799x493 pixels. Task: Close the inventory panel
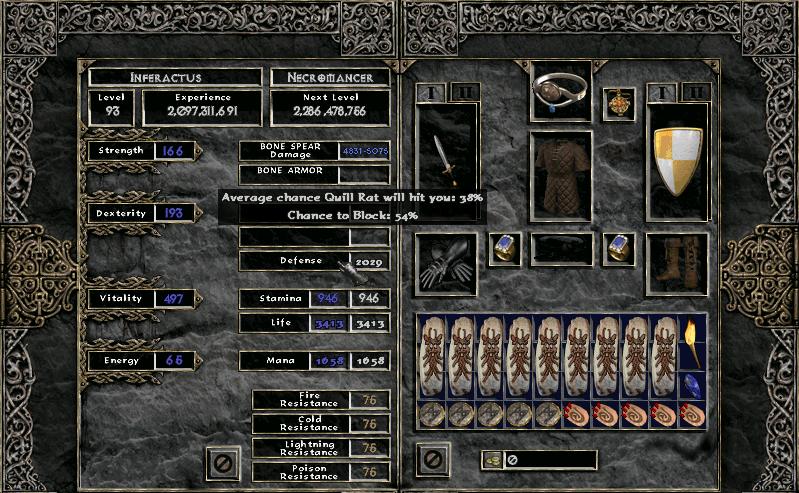click(x=432, y=461)
